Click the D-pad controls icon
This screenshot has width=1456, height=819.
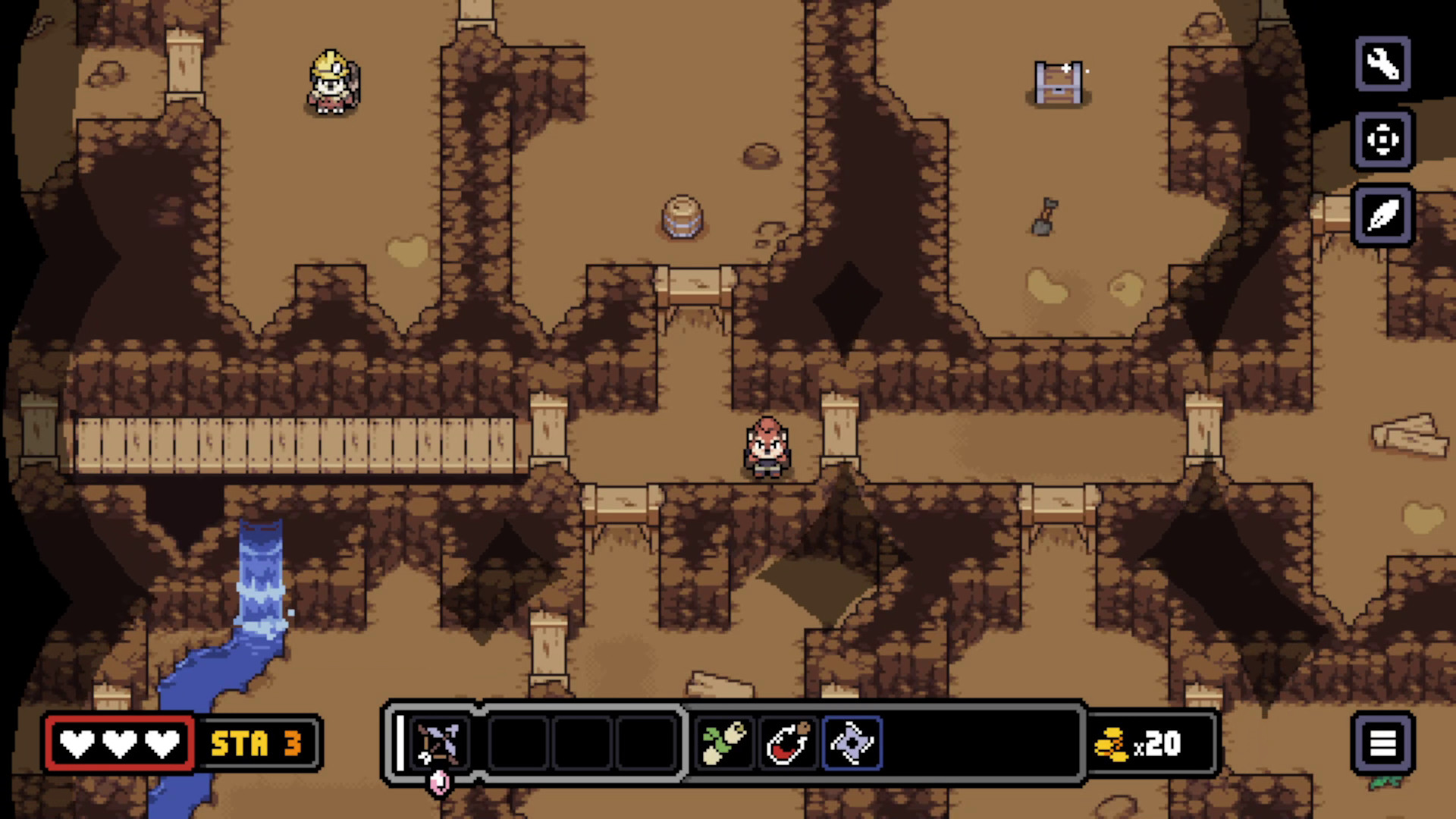pyautogui.click(x=1382, y=141)
